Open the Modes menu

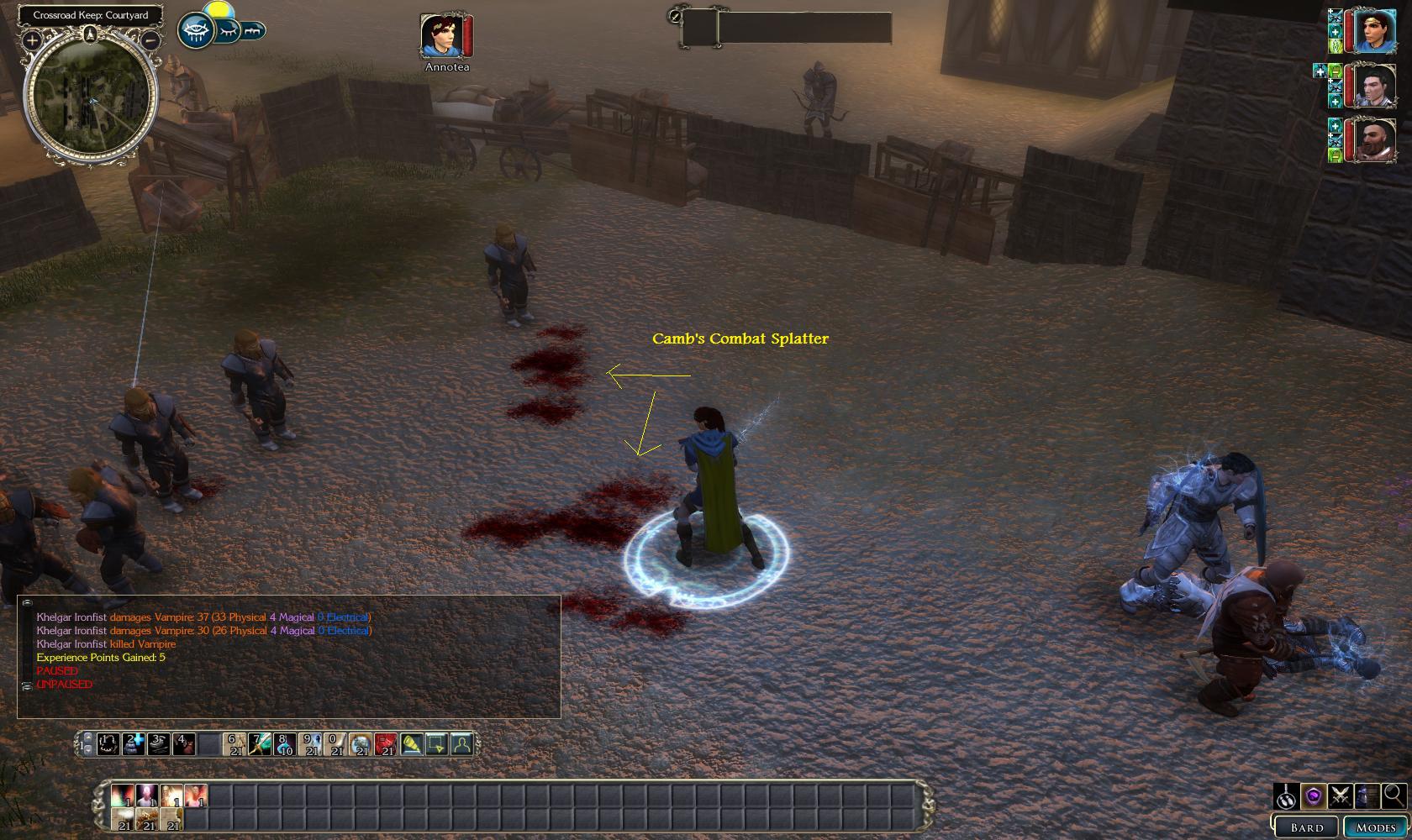(x=1376, y=827)
